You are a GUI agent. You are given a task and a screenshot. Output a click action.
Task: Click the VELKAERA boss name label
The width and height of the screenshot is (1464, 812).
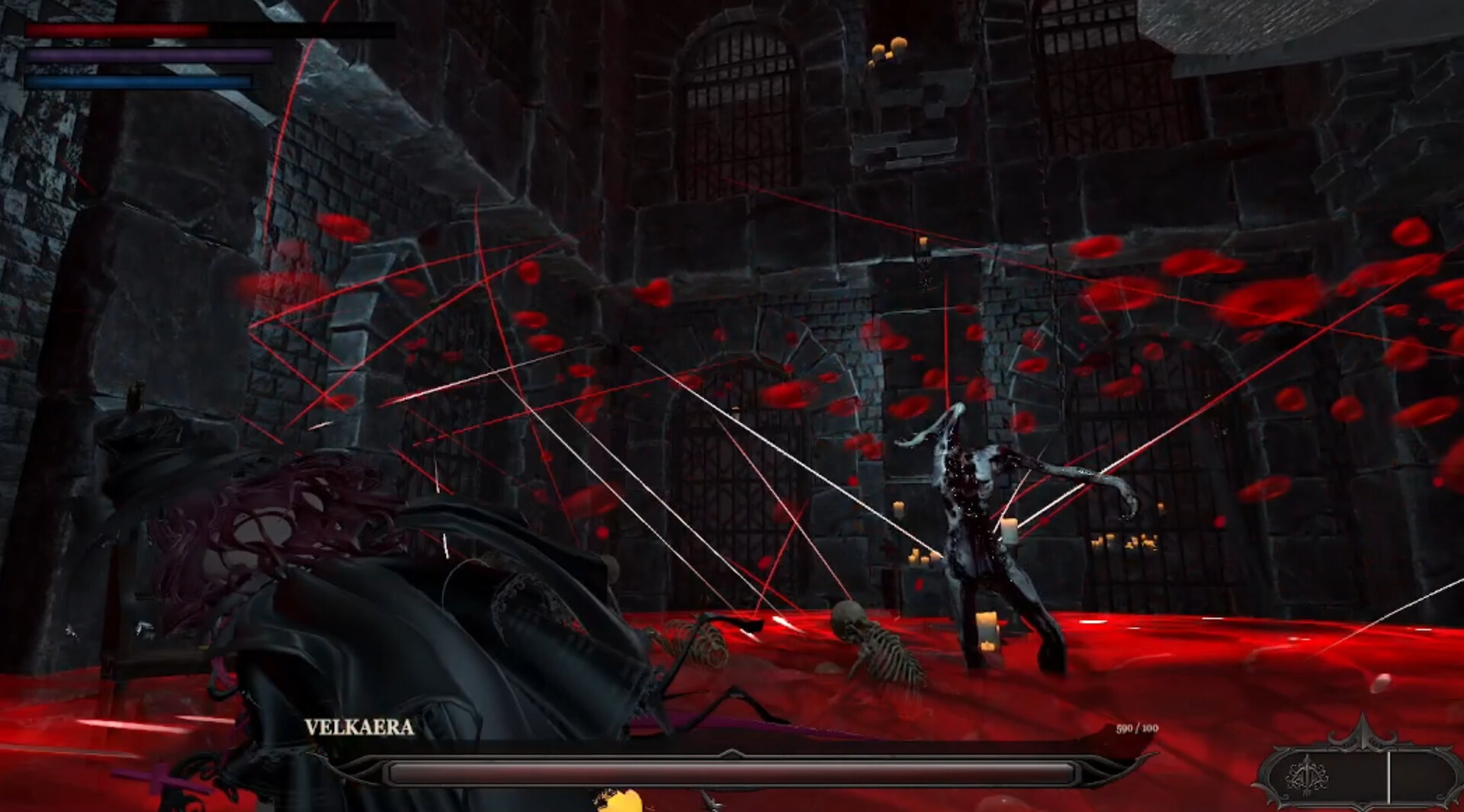358,728
